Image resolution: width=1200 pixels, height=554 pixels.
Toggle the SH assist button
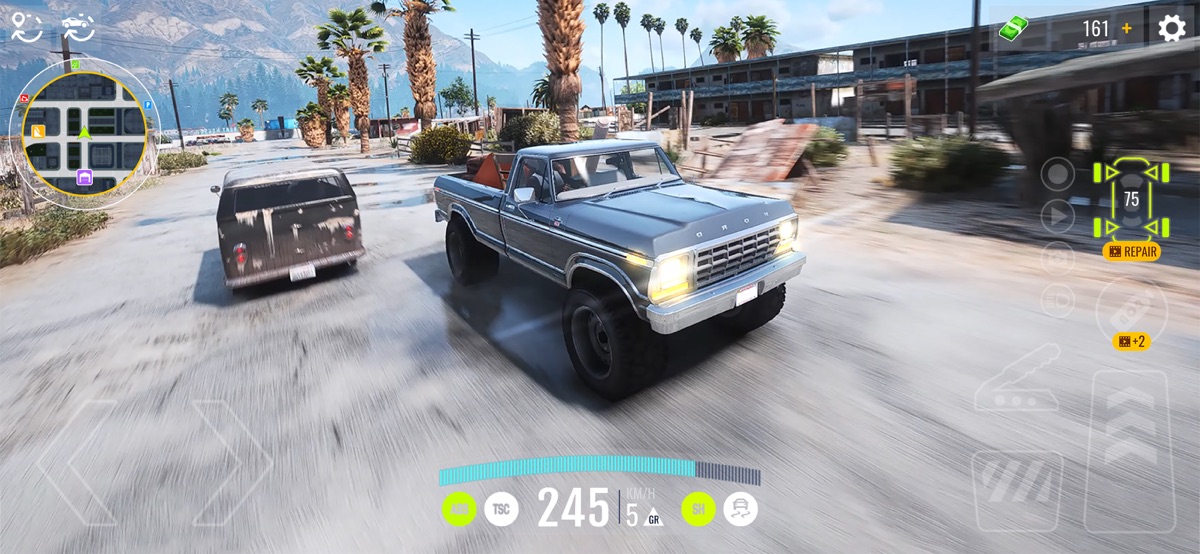(698, 509)
